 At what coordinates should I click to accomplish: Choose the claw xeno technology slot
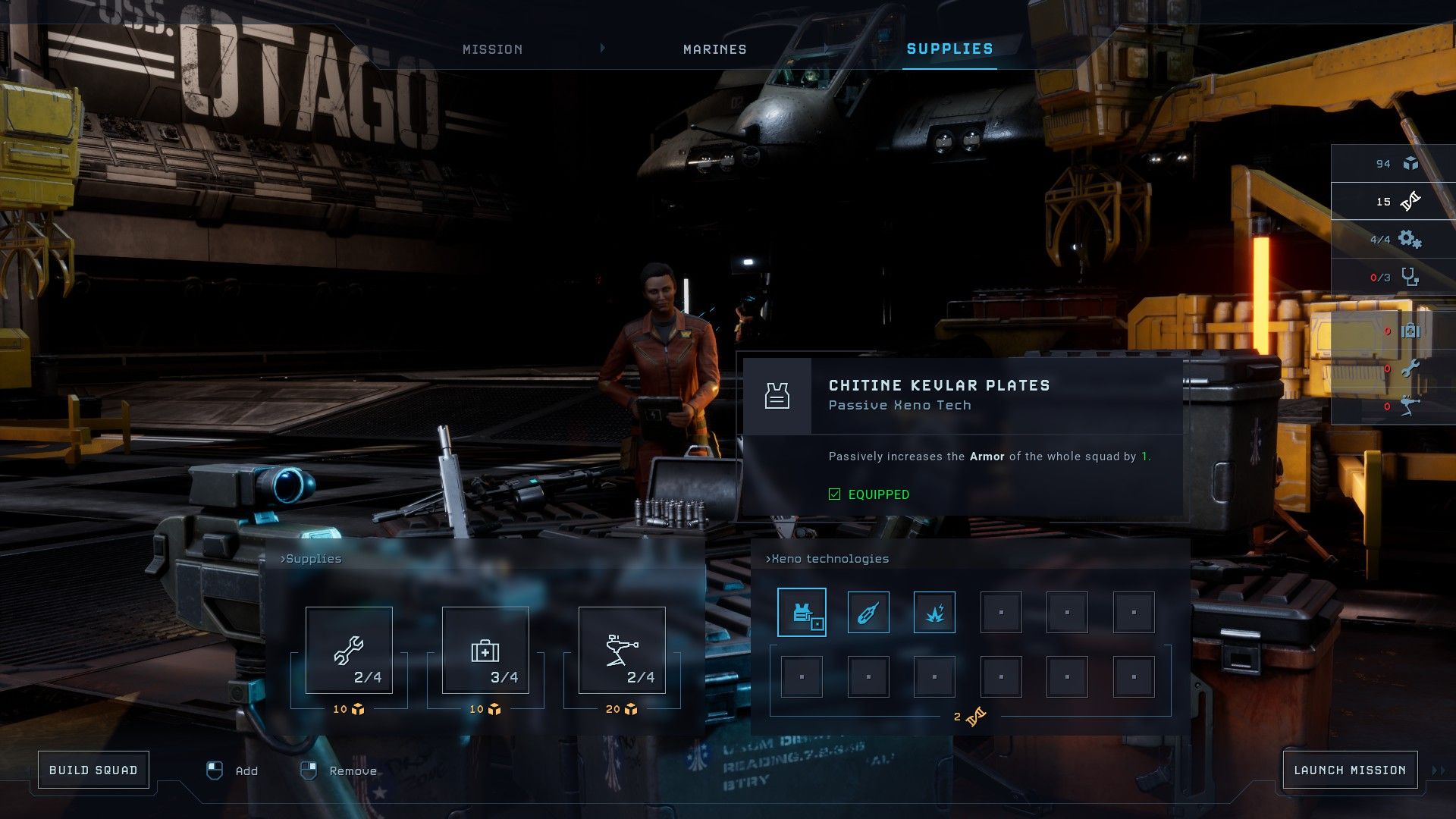tap(868, 612)
